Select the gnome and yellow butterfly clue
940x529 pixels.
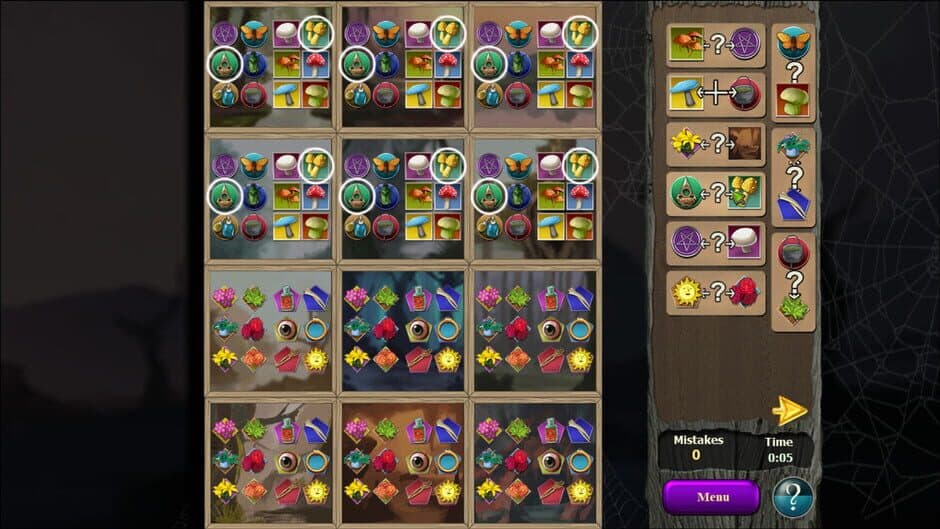coord(715,192)
